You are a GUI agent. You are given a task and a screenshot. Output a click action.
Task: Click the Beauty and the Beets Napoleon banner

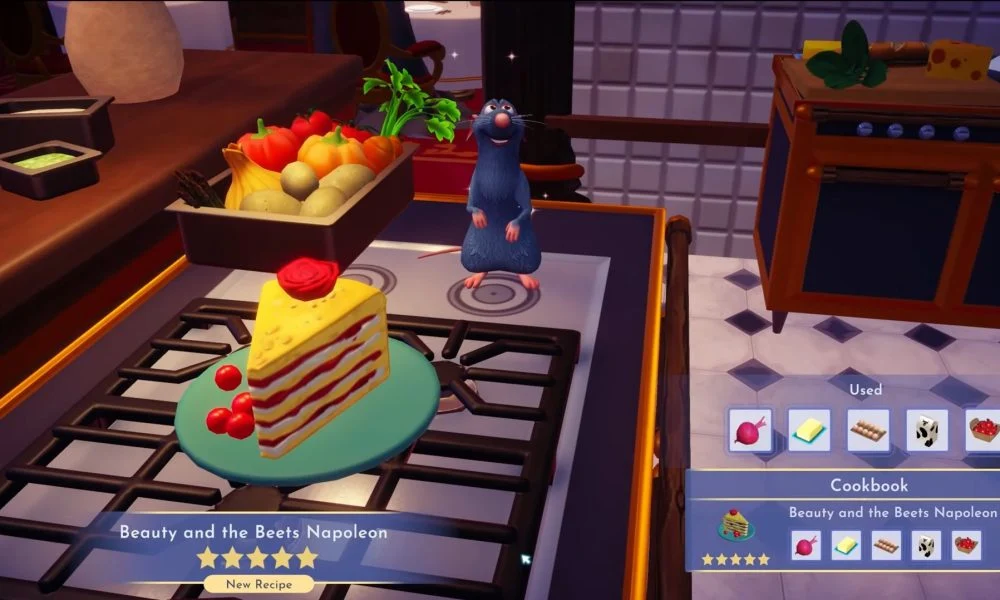click(x=253, y=533)
